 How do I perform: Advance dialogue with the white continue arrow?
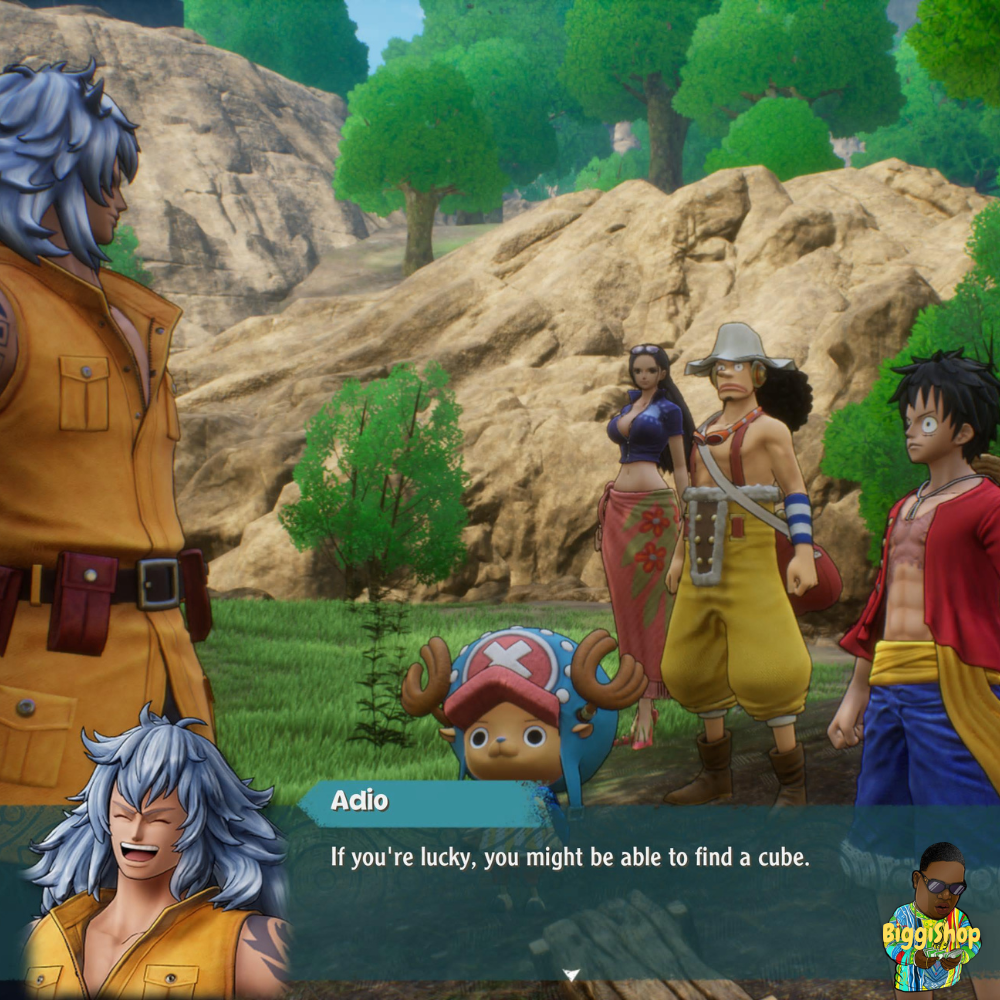571,974
